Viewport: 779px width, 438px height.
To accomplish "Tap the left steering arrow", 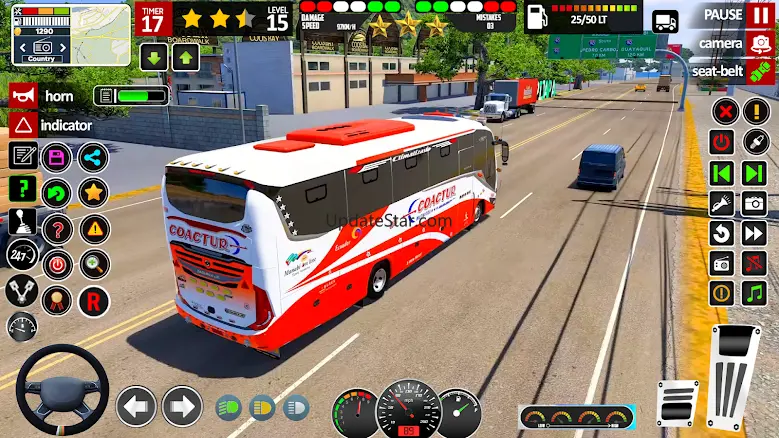I will click(136, 407).
